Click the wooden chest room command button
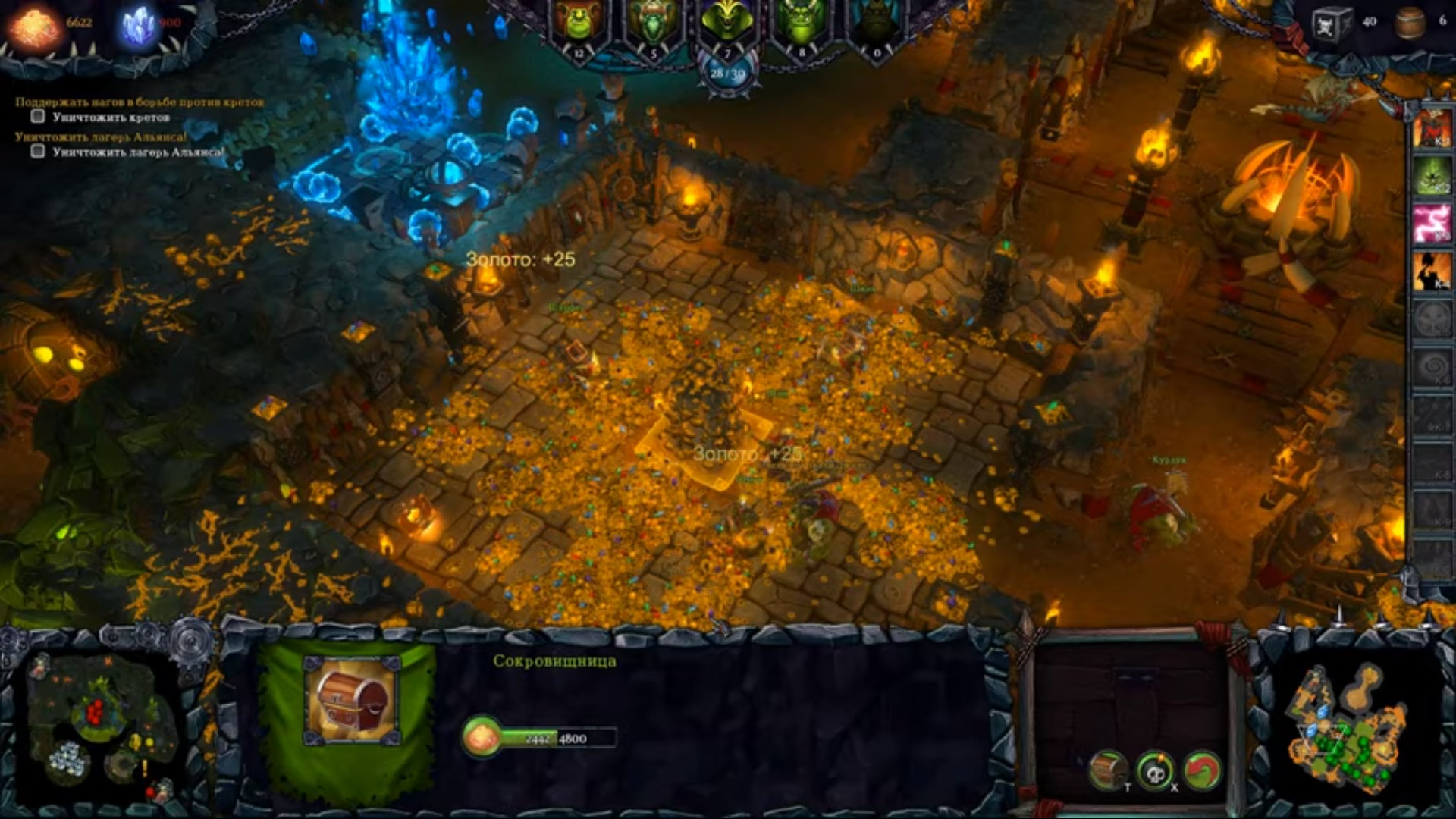The height and width of the screenshot is (819, 1456). [1108, 770]
